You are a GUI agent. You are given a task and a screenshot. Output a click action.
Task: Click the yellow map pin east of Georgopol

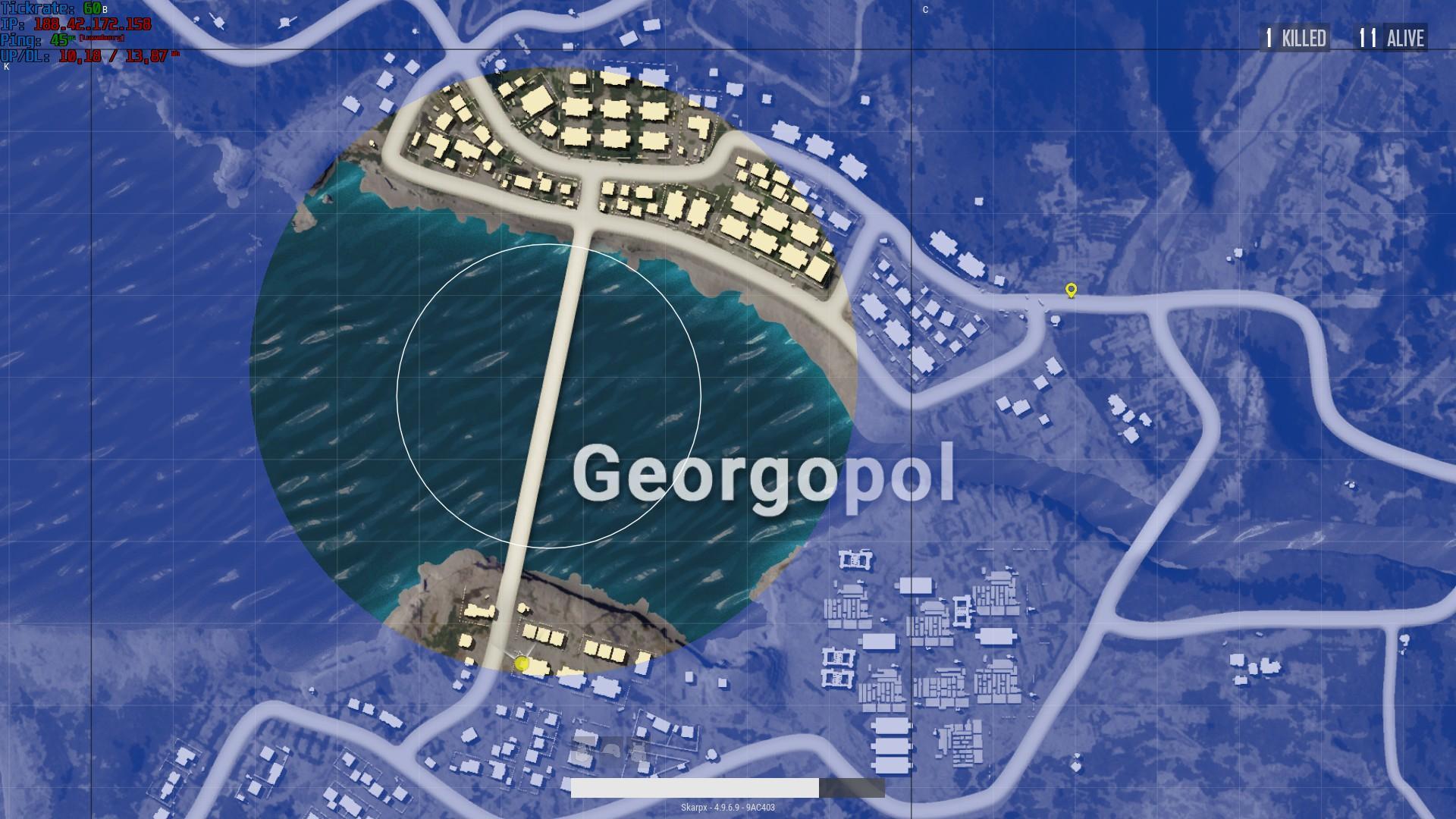[1071, 290]
